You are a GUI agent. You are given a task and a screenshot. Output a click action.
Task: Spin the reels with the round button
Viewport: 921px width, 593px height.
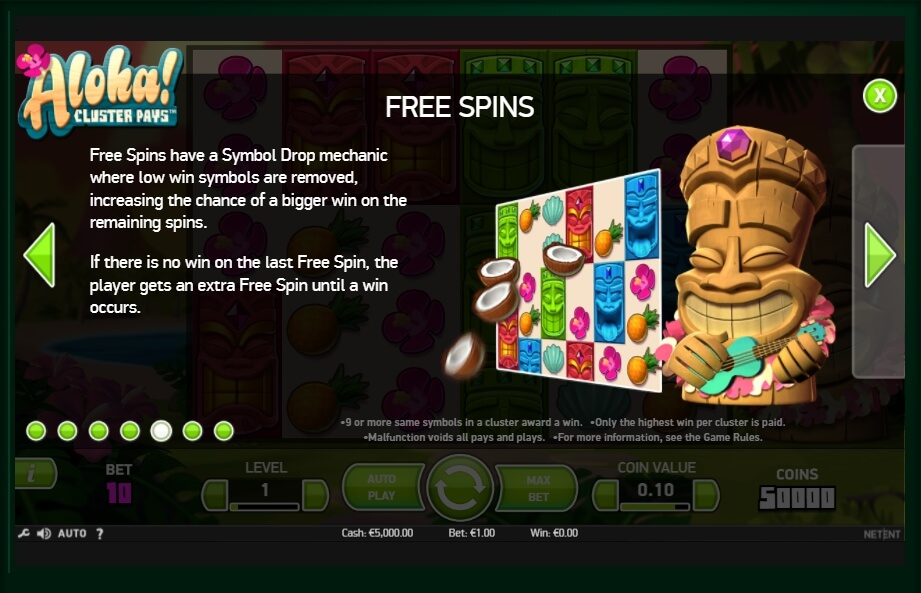pyautogui.click(x=460, y=488)
